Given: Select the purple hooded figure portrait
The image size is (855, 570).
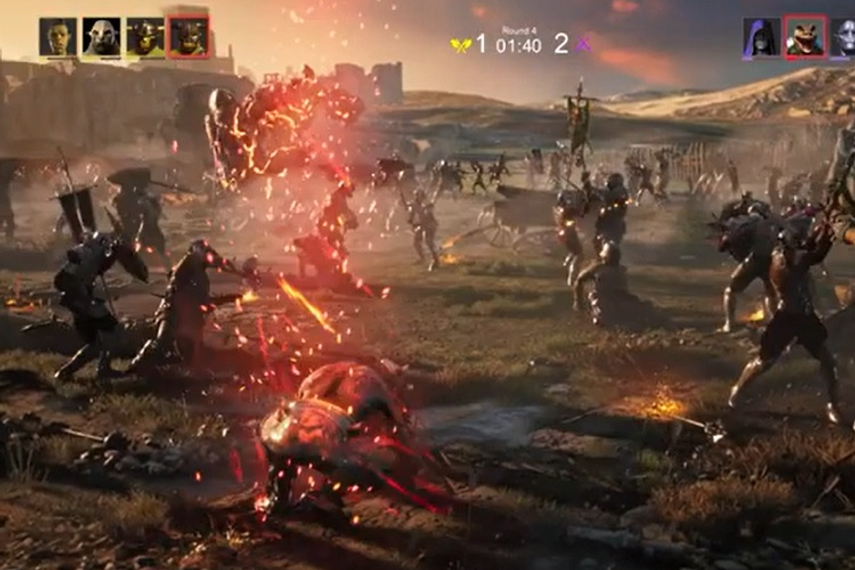Looking at the screenshot, I should (x=761, y=37).
